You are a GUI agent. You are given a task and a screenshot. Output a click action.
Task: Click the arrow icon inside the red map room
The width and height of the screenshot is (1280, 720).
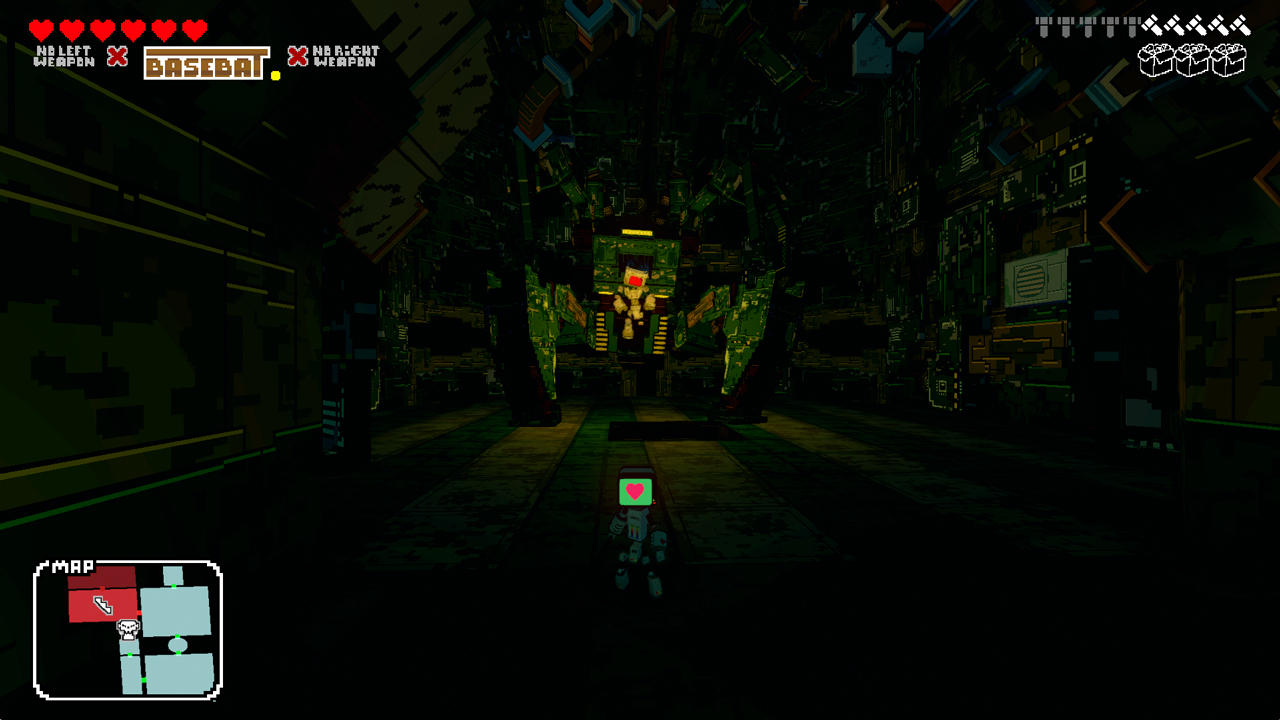103,604
